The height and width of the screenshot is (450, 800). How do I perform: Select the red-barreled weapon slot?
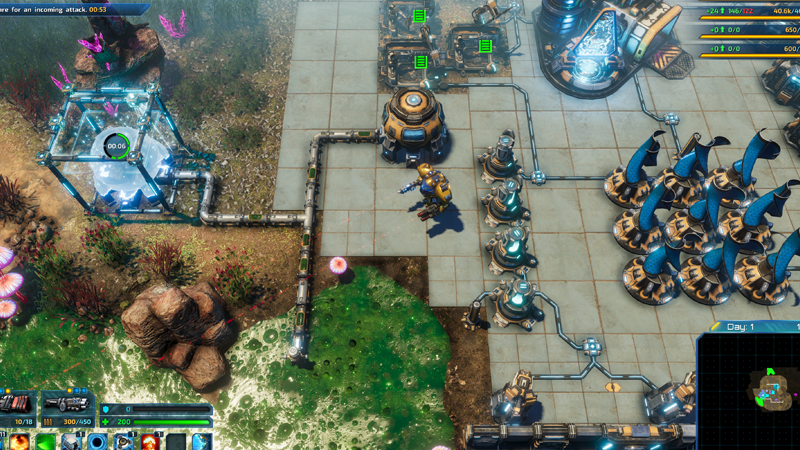pos(18,405)
